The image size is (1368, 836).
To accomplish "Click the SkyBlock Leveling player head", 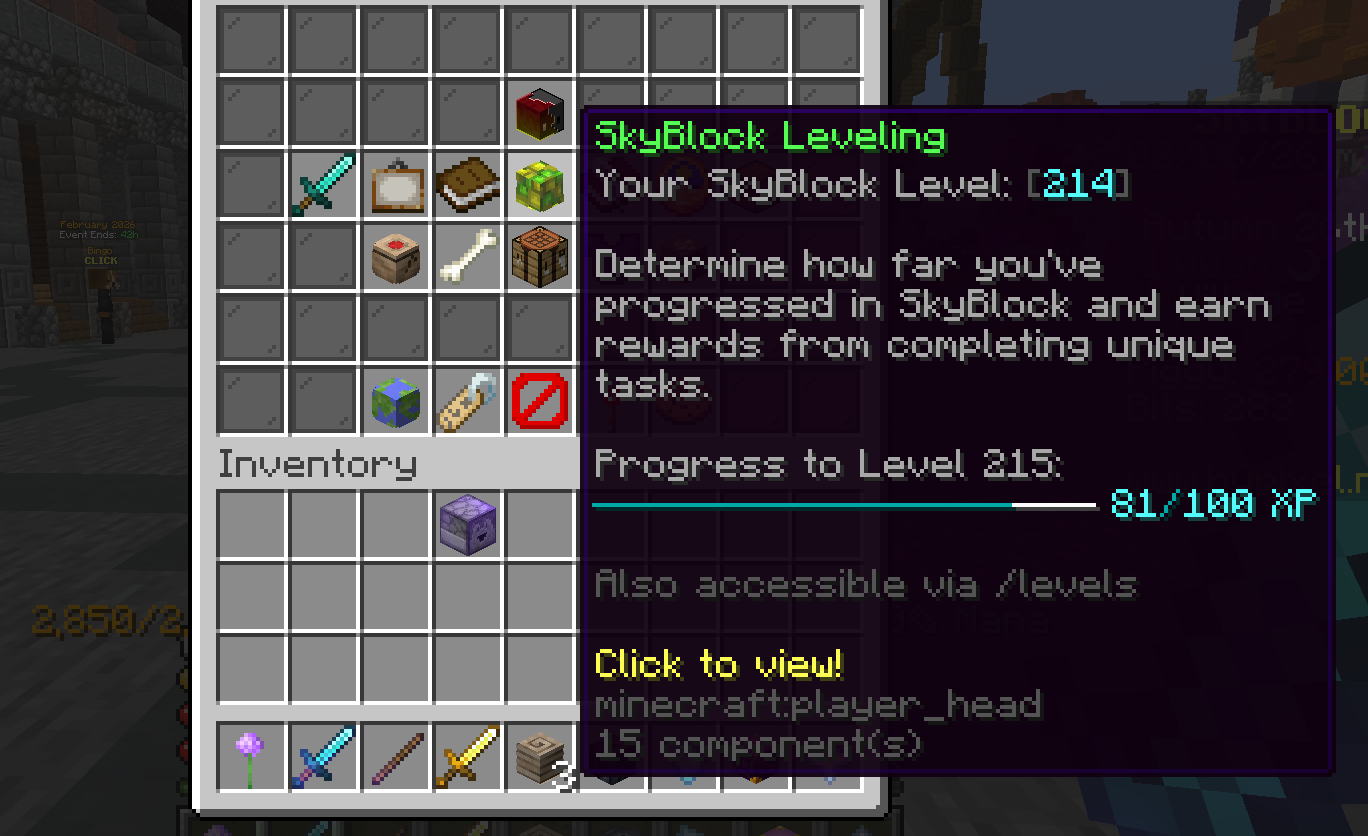I will coord(540,112).
